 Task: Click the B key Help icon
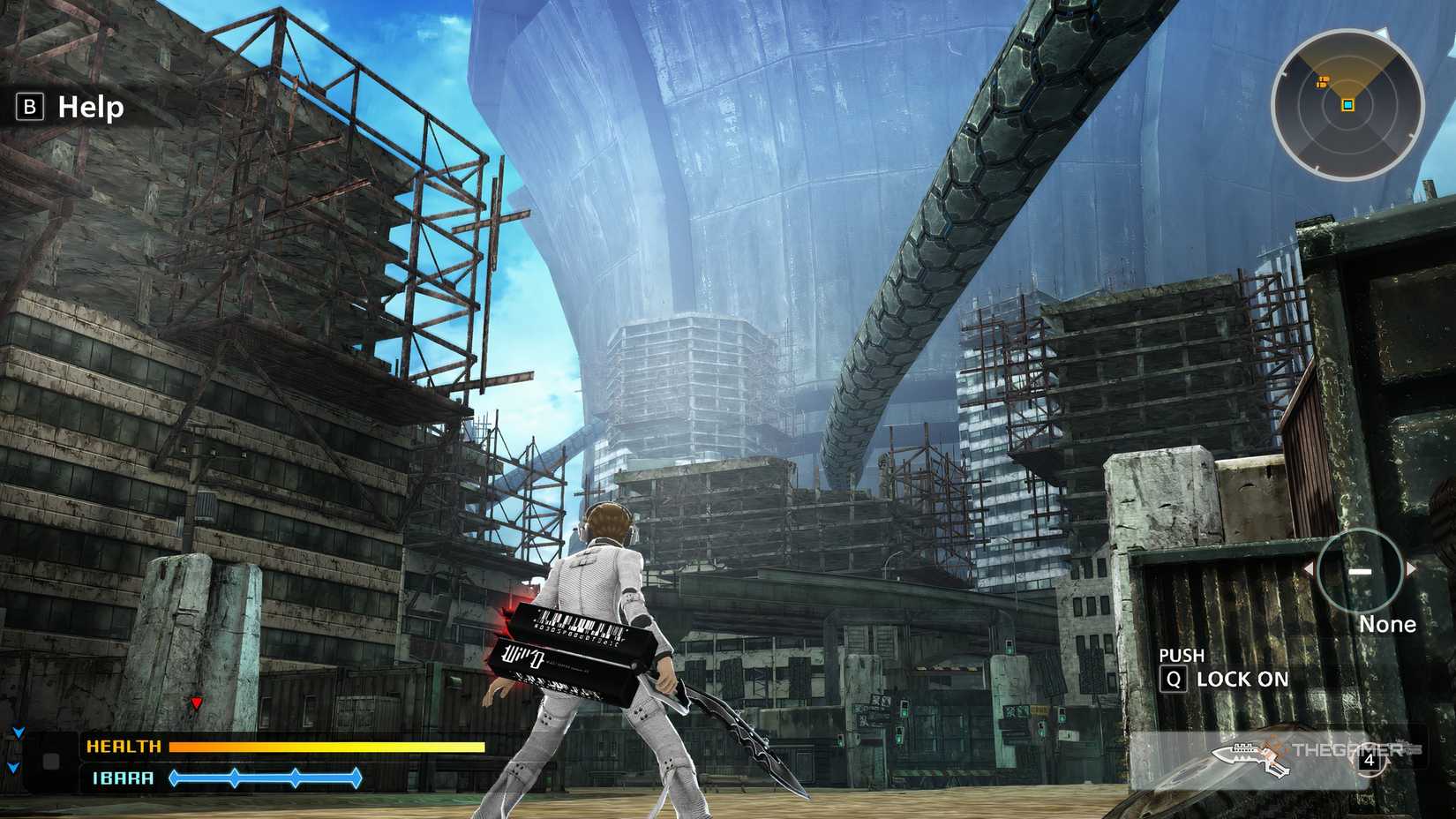[30, 108]
